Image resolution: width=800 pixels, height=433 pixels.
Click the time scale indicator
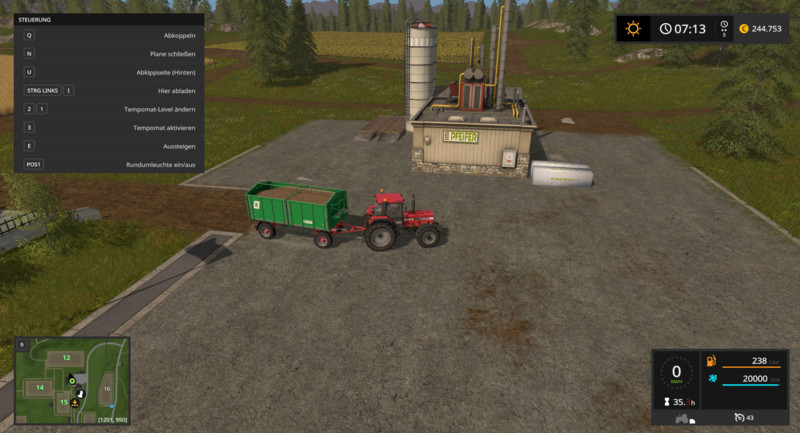coord(723,29)
